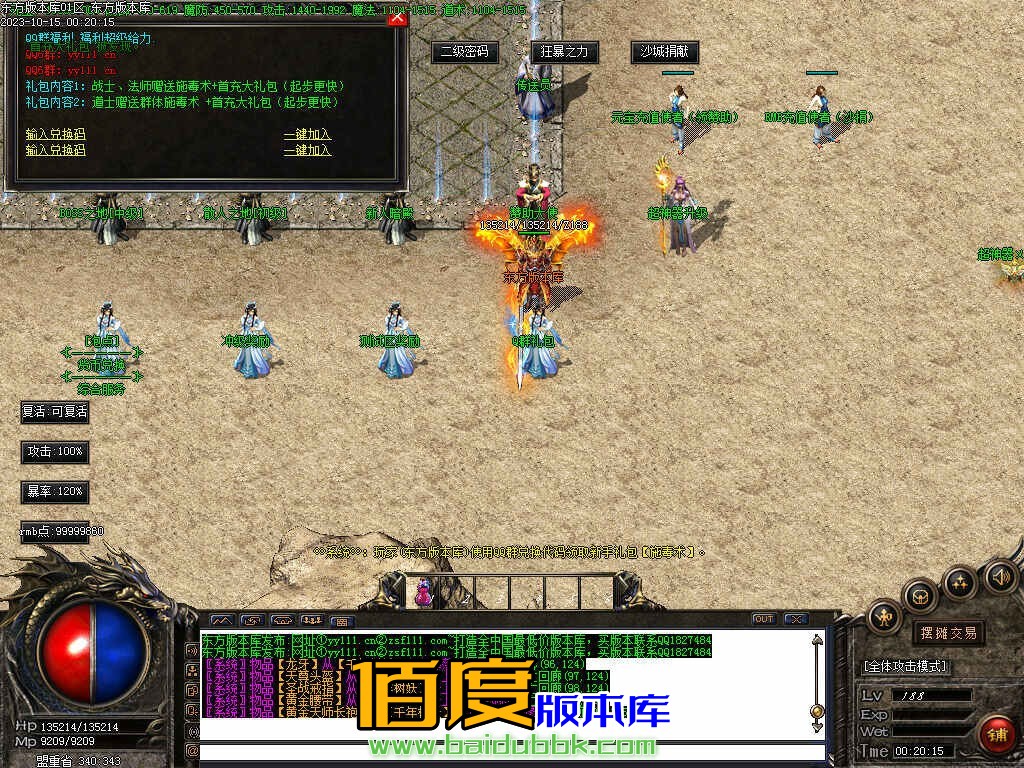
Task: Click the OUT button above the chat
Action: click(763, 619)
